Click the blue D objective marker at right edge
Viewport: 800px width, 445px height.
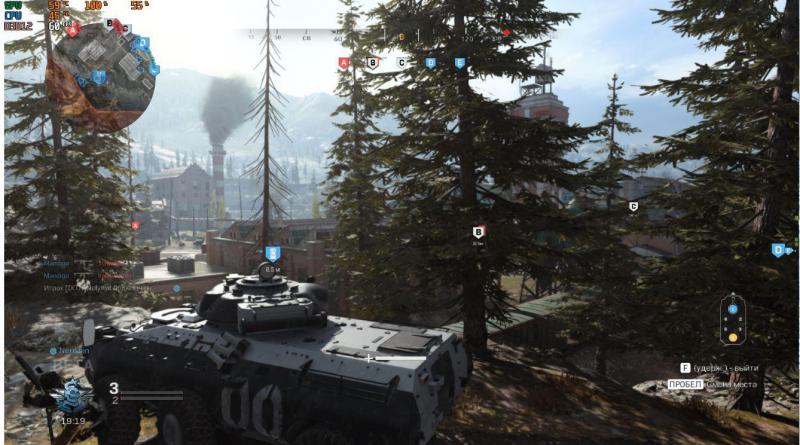coord(778,250)
